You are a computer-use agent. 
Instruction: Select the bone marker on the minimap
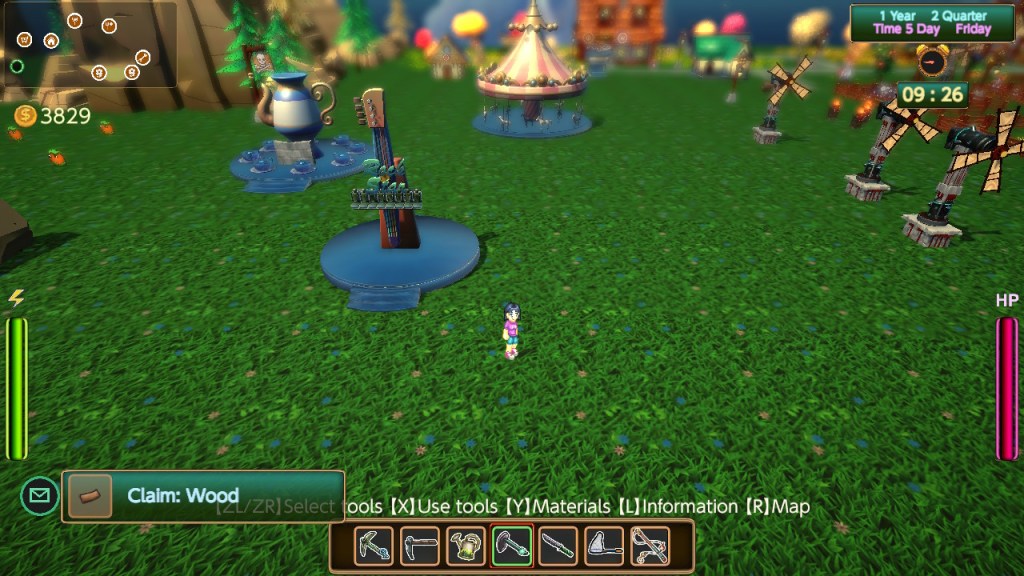[x=143, y=57]
